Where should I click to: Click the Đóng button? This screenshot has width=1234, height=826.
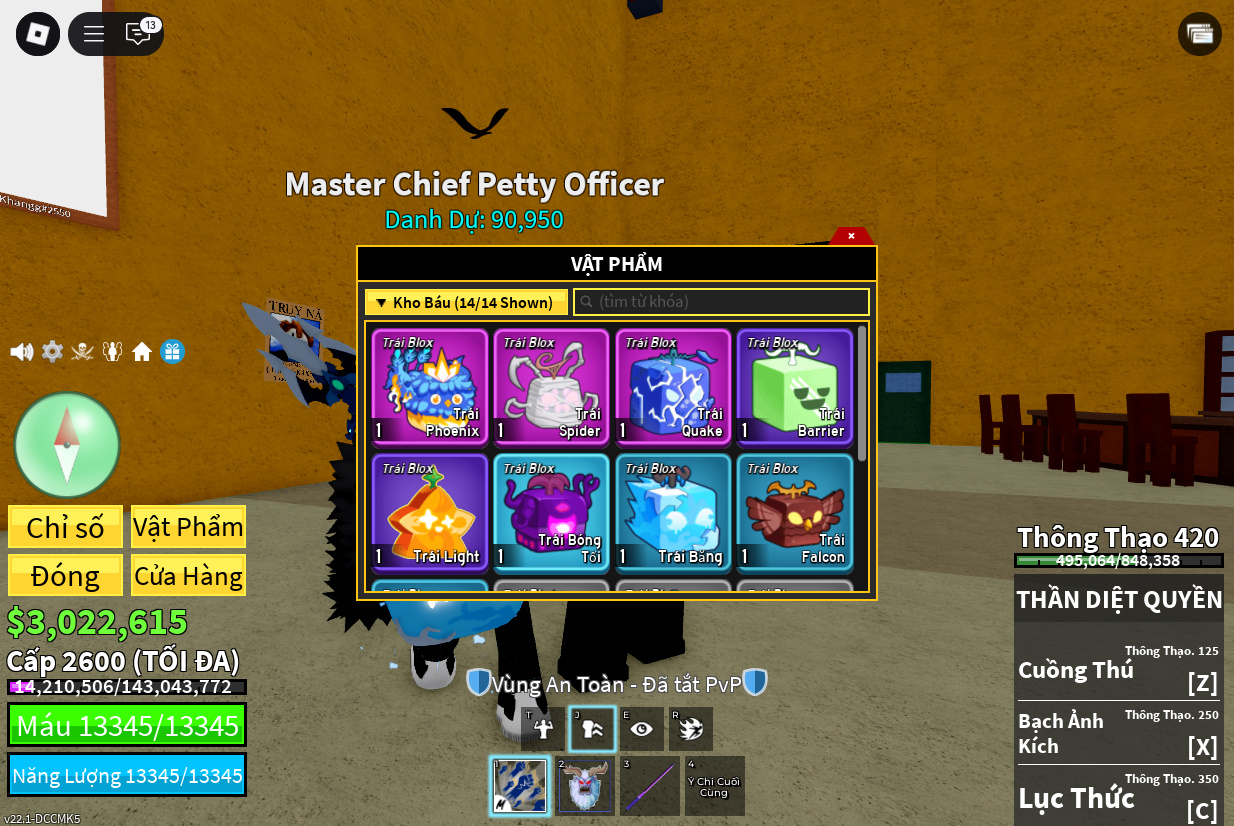(66, 576)
